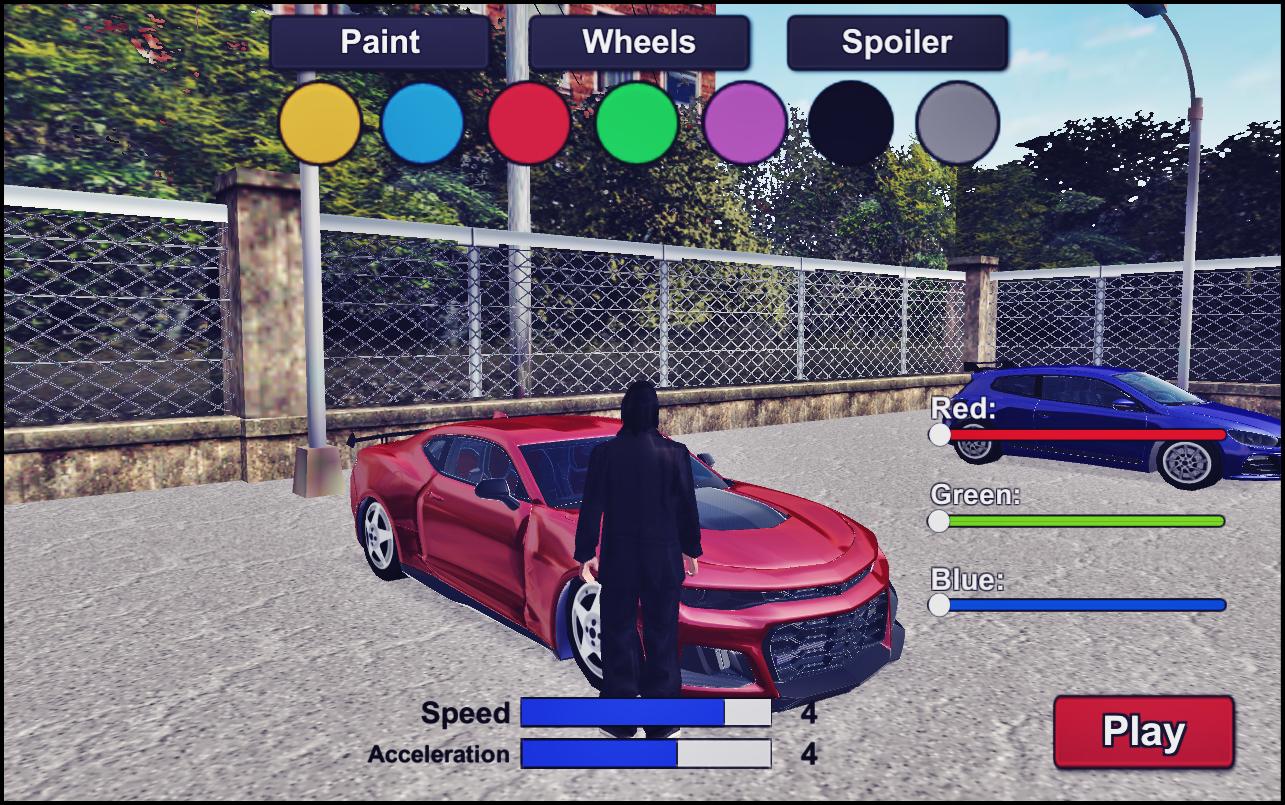This screenshot has height=805, width=1285.
Task: Click the Red color slider handle
Action: tap(939, 435)
